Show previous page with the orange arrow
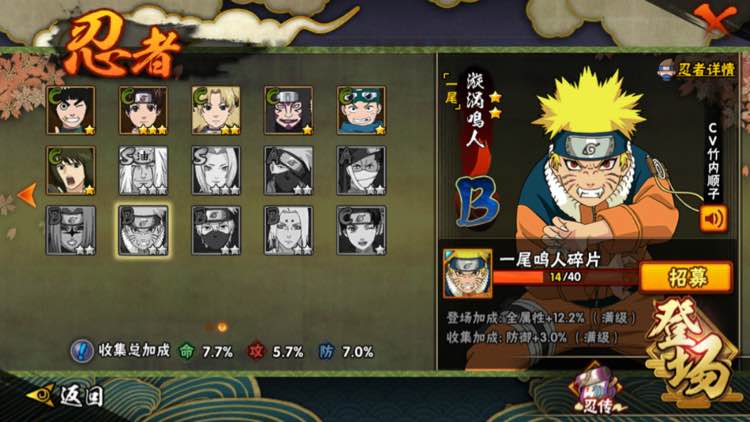Viewport: 750px width, 422px height. click(28, 193)
